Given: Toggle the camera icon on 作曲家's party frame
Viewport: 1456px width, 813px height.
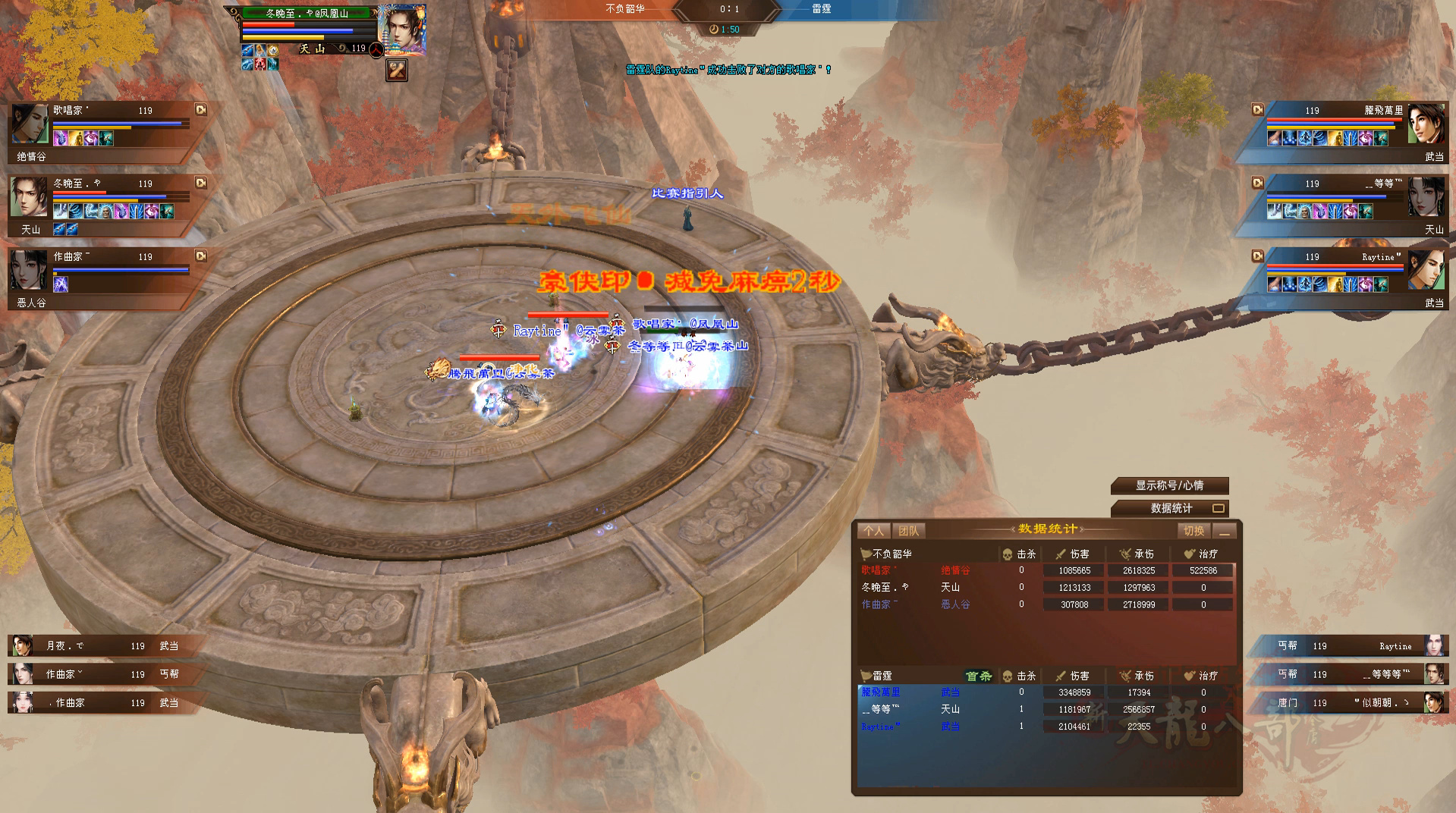Looking at the screenshot, I should (200, 256).
